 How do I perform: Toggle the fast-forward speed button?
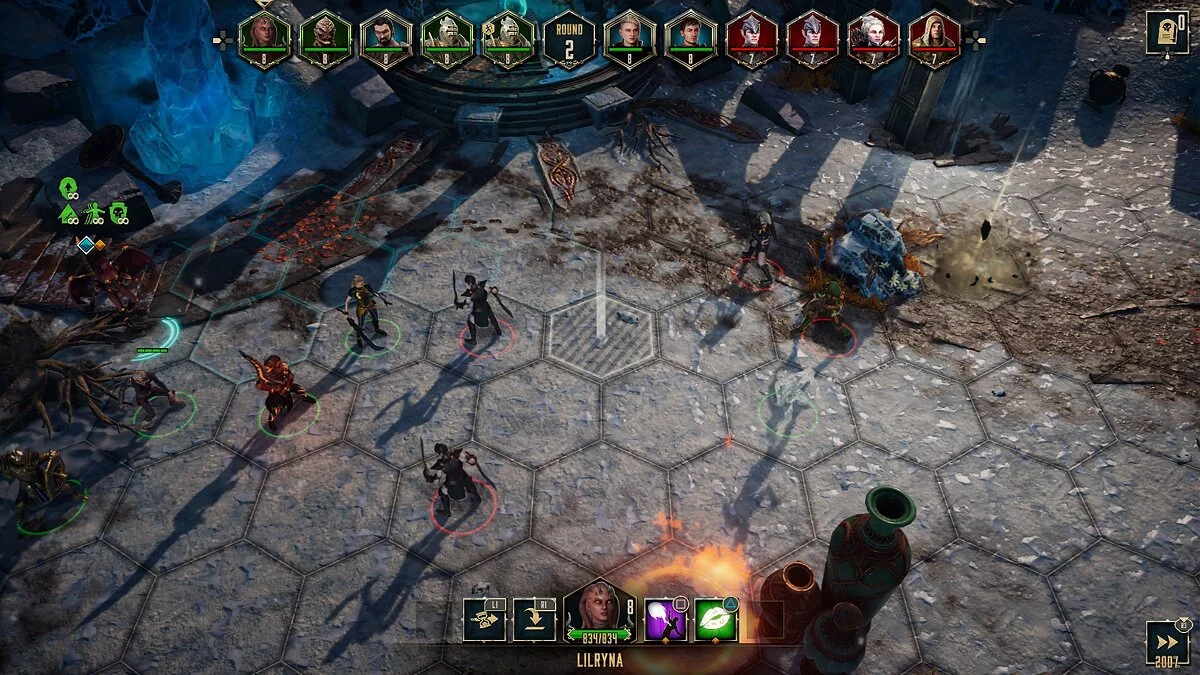tap(1166, 642)
